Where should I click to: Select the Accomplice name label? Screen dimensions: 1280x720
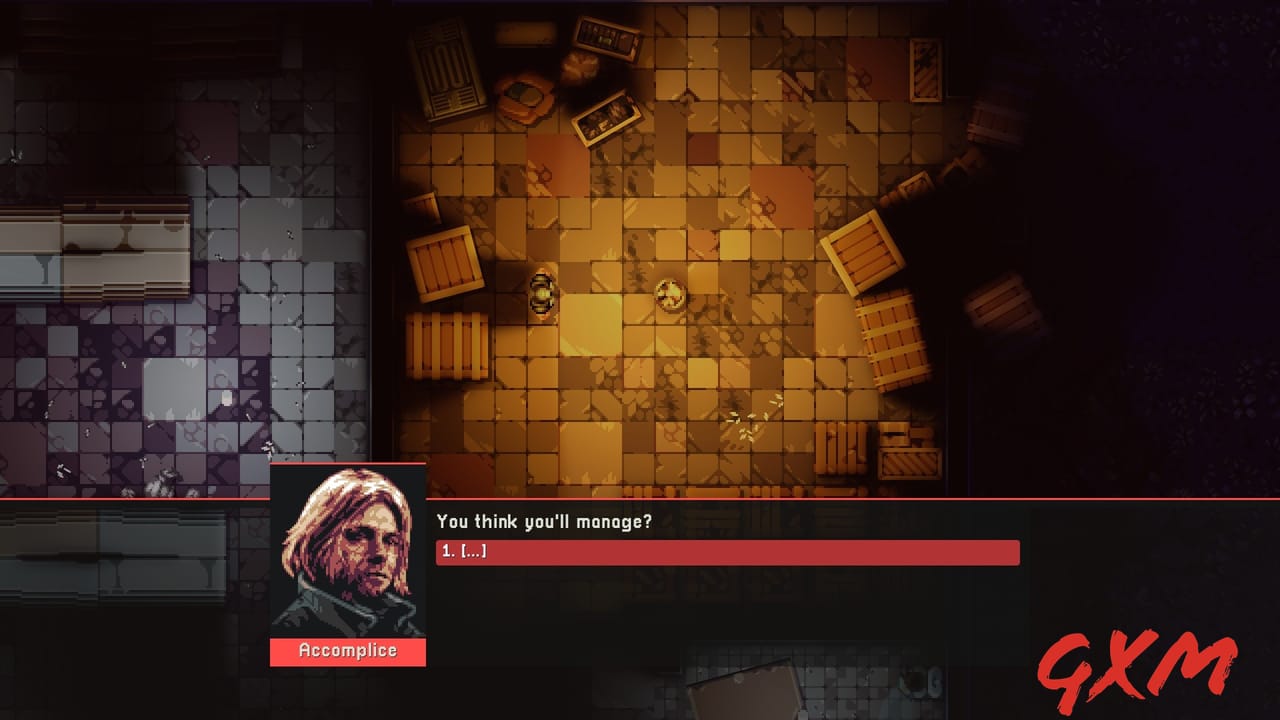click(x=347, y=651)
